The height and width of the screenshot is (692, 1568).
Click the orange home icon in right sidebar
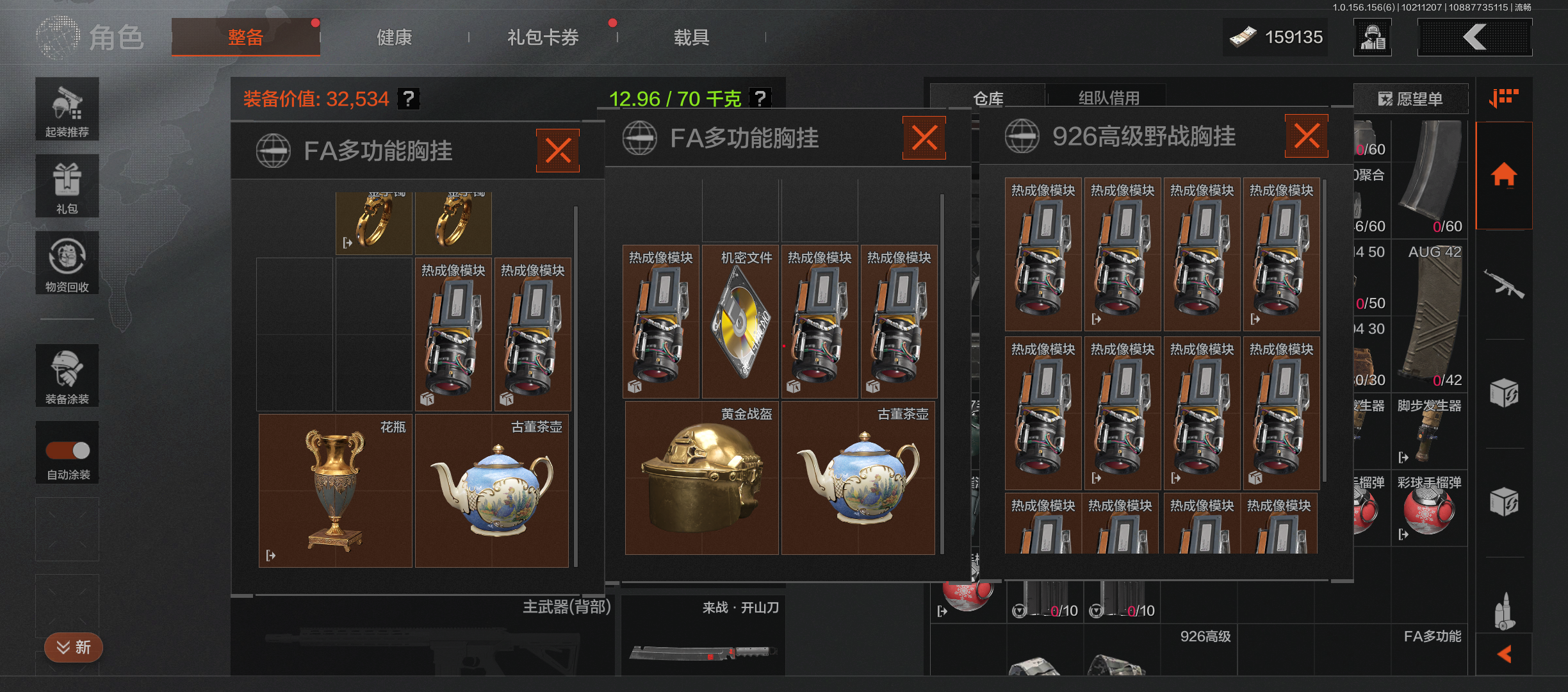click(1504, 174)
